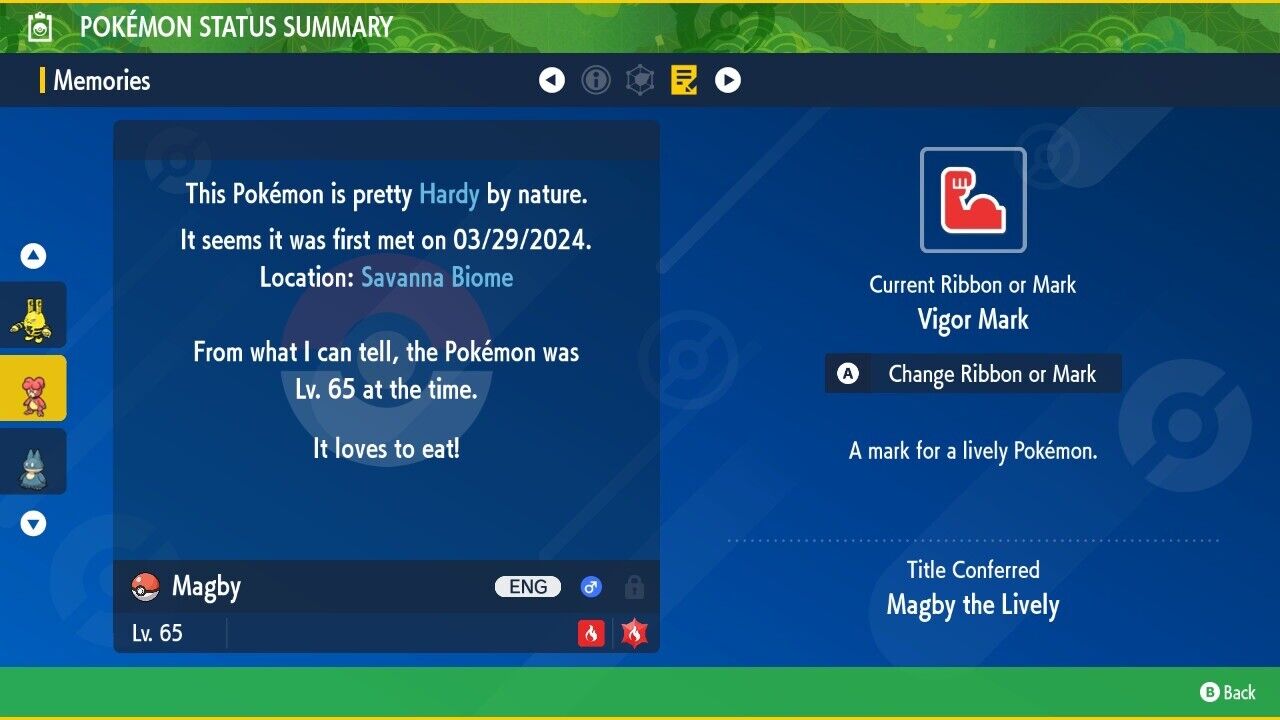
Task: Click the Vigor Mark icon
Action: click(x=973, y=200)
